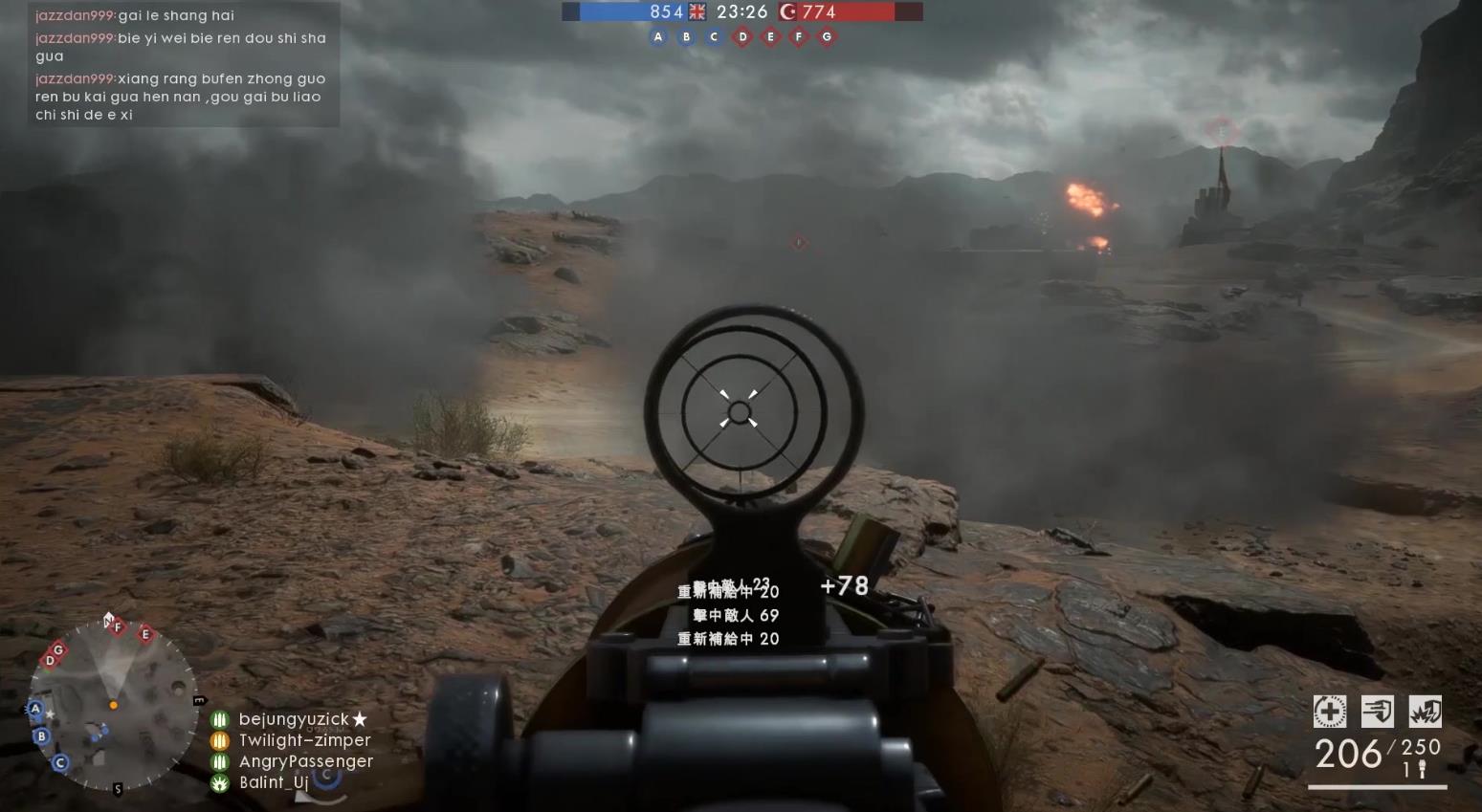Click the speed shield perk icon
The height and width of the screenshot is (812, 1482).
(x=1377, y=712)
